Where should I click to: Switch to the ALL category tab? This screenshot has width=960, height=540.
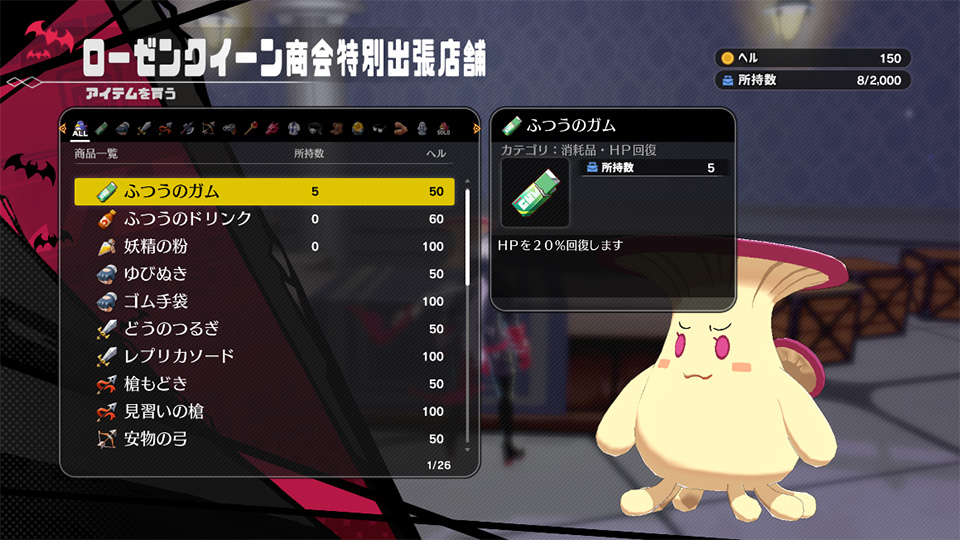click(x=81, y=128)
